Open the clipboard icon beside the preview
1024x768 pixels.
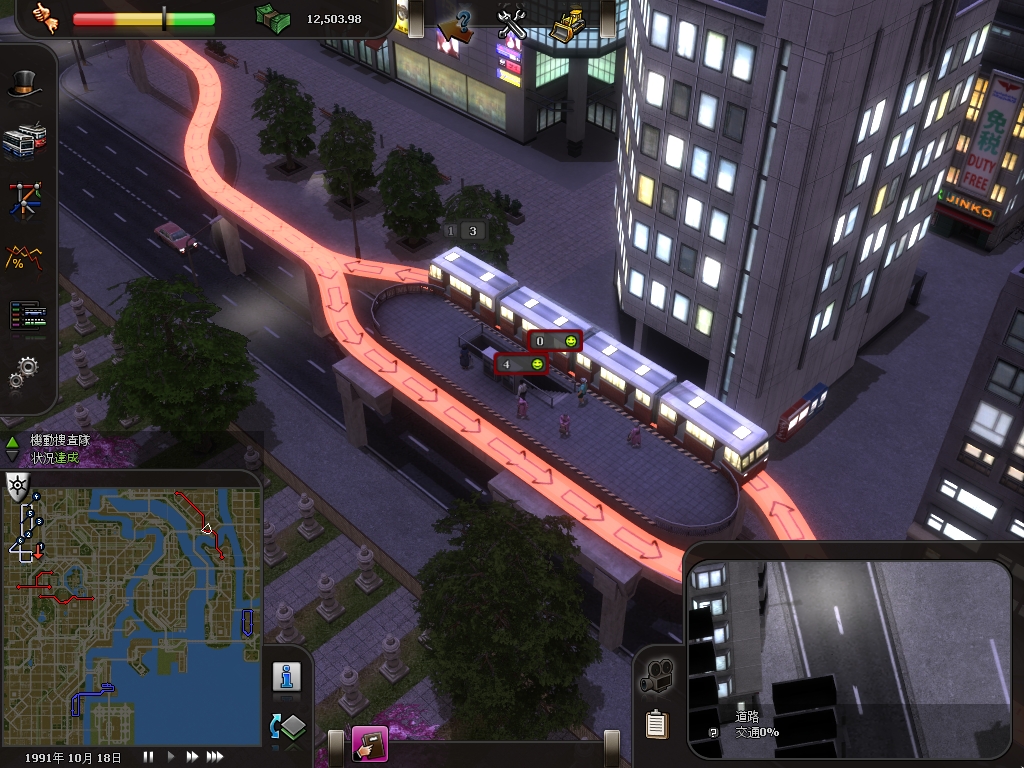click(656, 723)
